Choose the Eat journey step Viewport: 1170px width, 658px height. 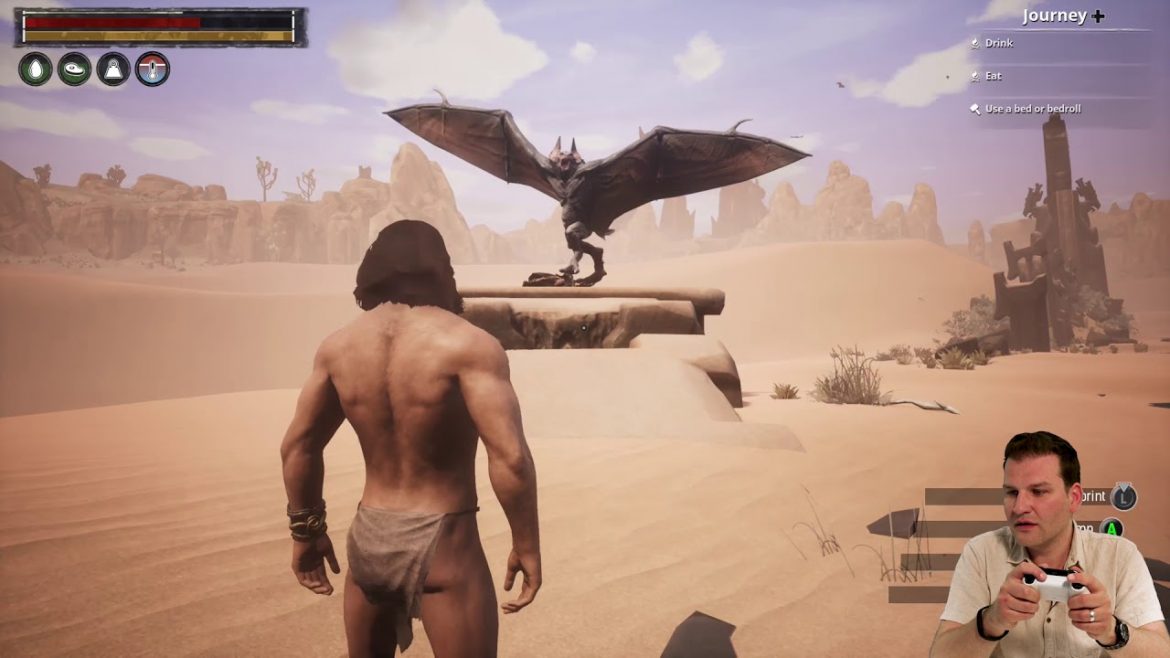coord(992,76)
